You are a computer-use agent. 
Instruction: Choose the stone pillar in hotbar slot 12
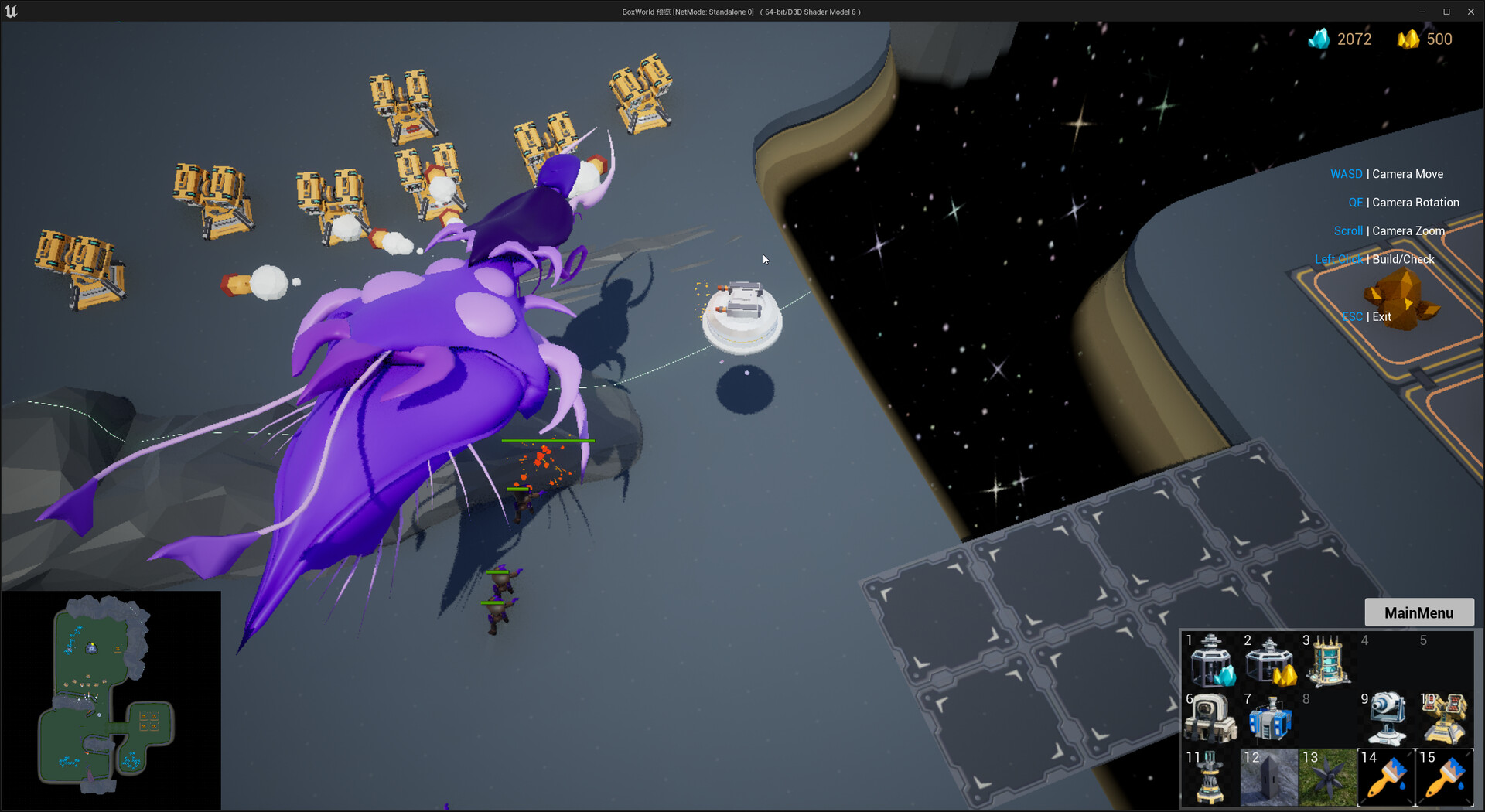[1269, 777]
